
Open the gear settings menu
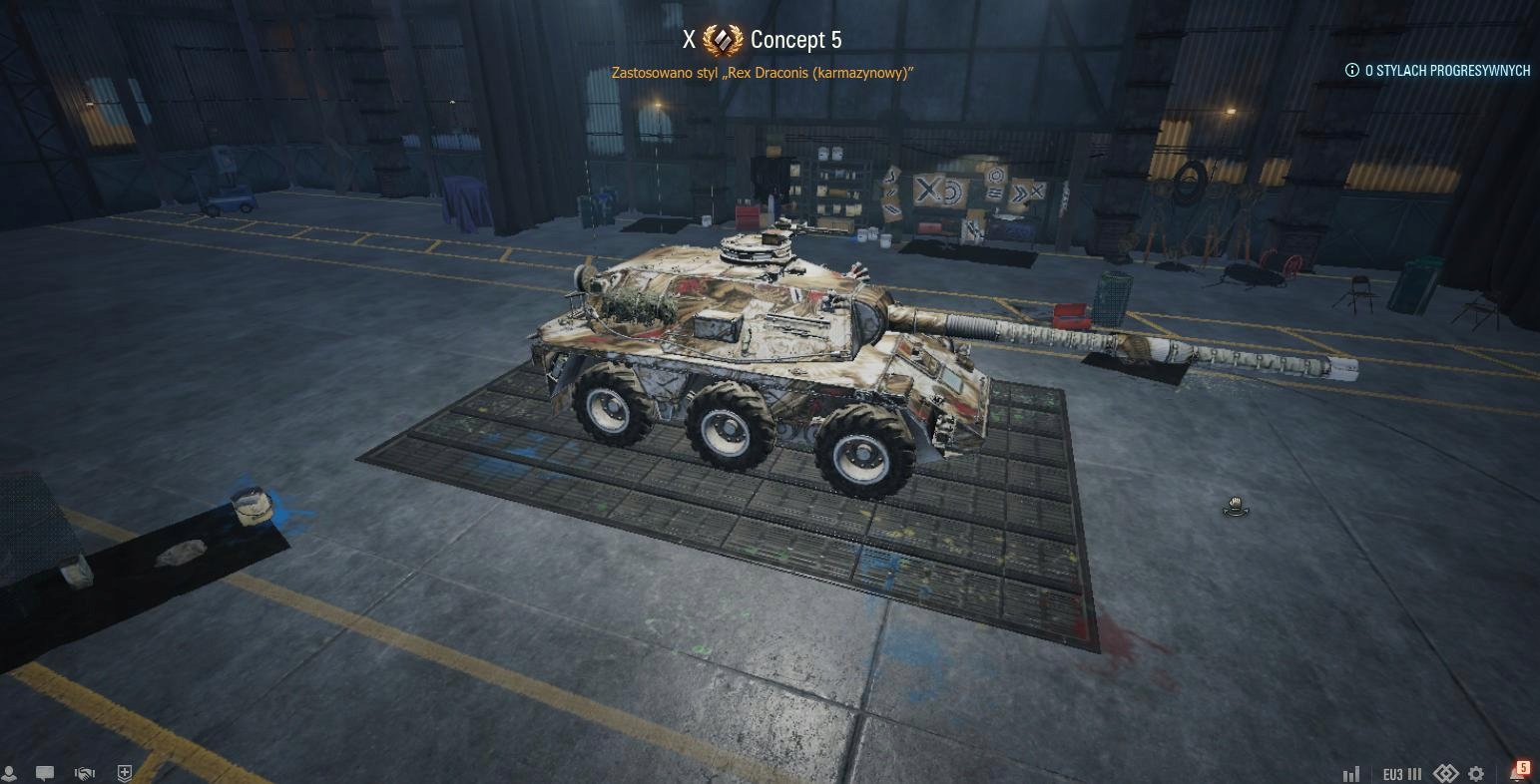1476,774
